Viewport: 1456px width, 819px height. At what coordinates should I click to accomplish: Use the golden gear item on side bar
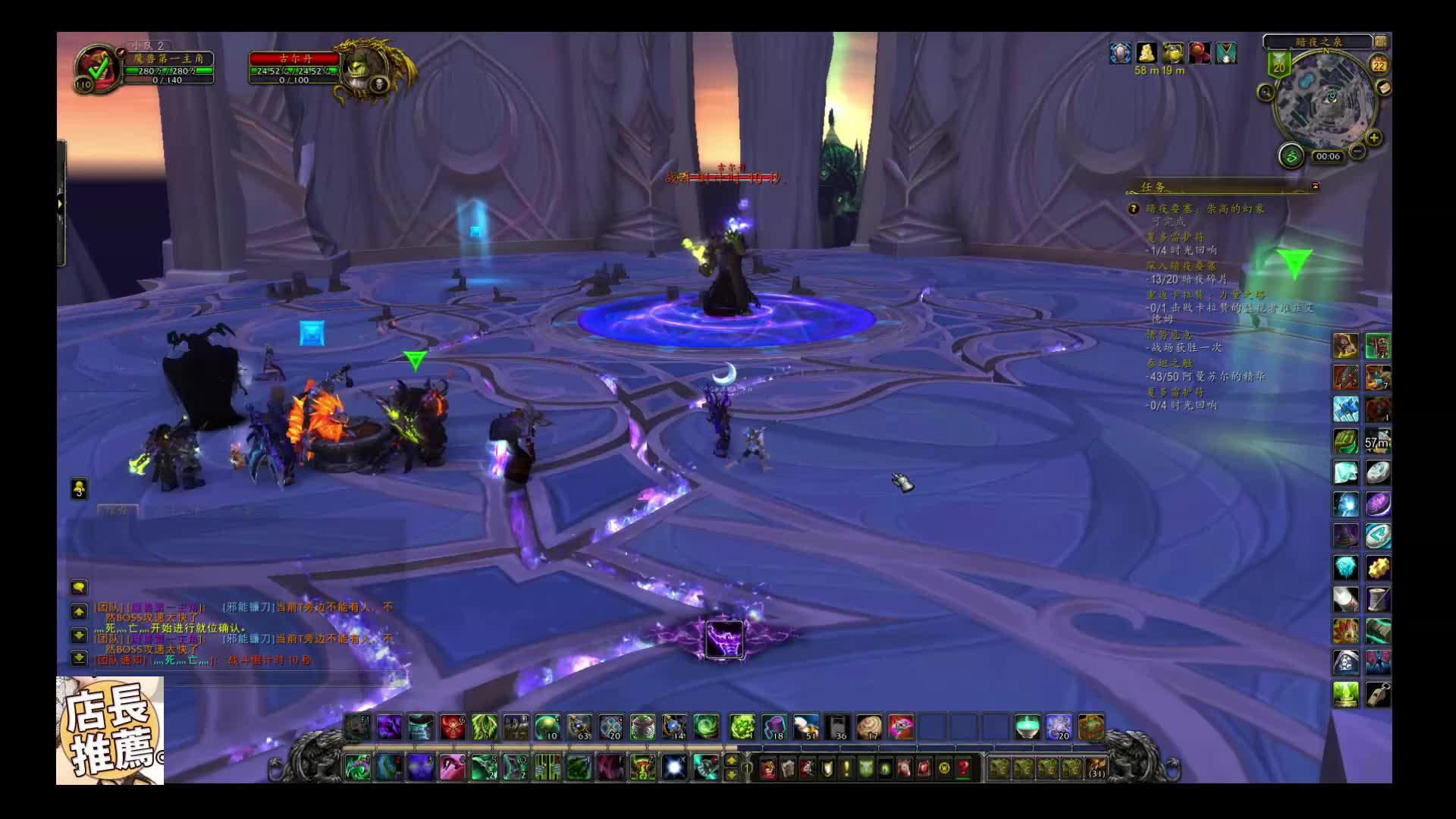1378,567
